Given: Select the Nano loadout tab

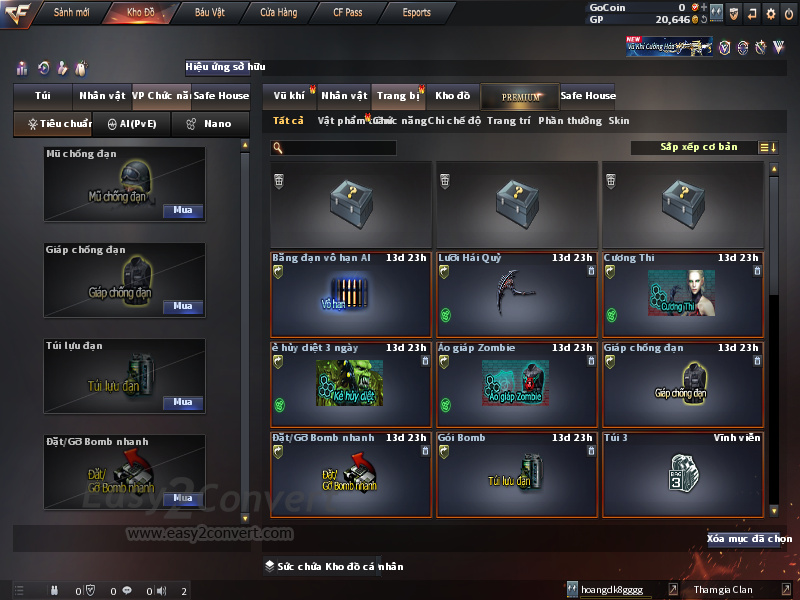Looking at the screenshot, I should pyautogui.click(x=210, y=124).
